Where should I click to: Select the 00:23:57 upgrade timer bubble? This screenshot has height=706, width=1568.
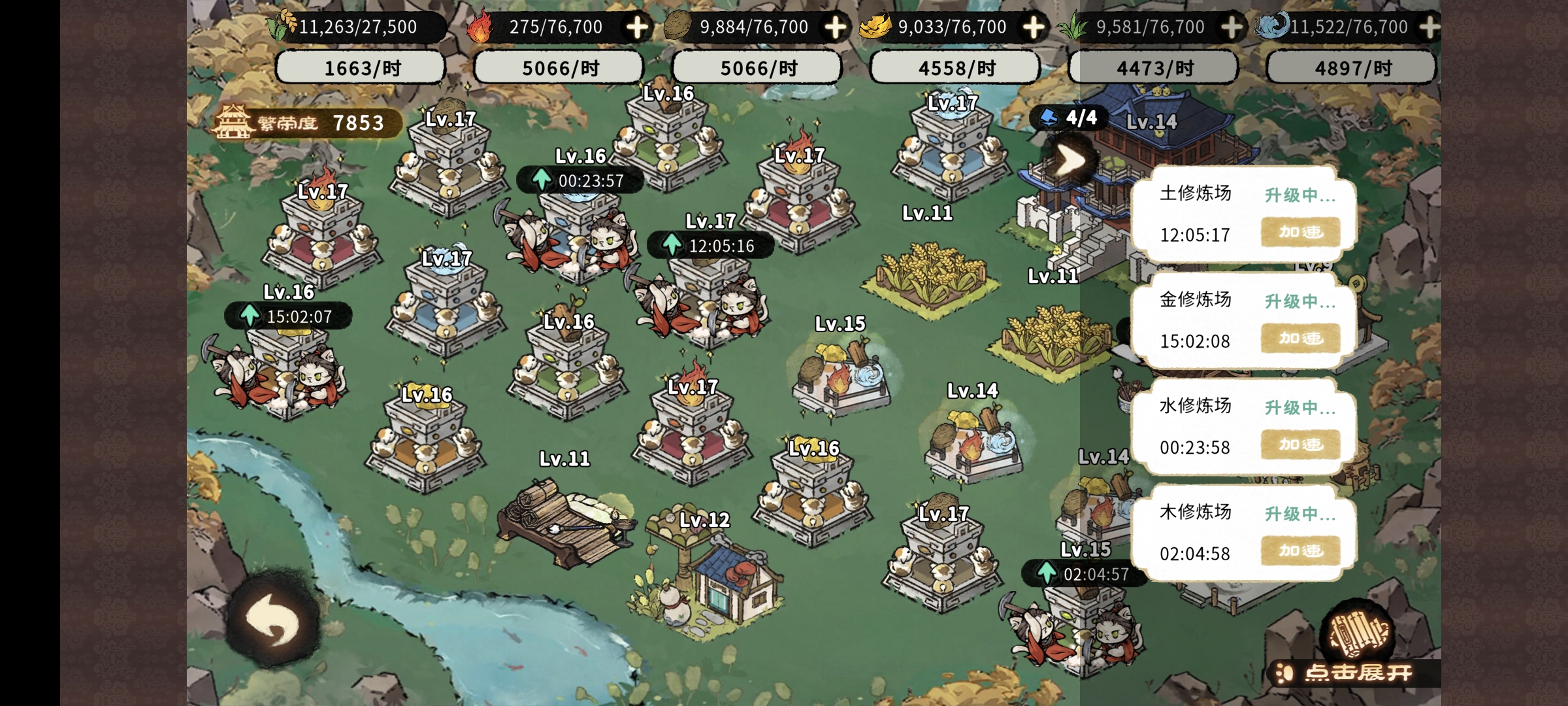pyautogui.click(x=580, y=180)
